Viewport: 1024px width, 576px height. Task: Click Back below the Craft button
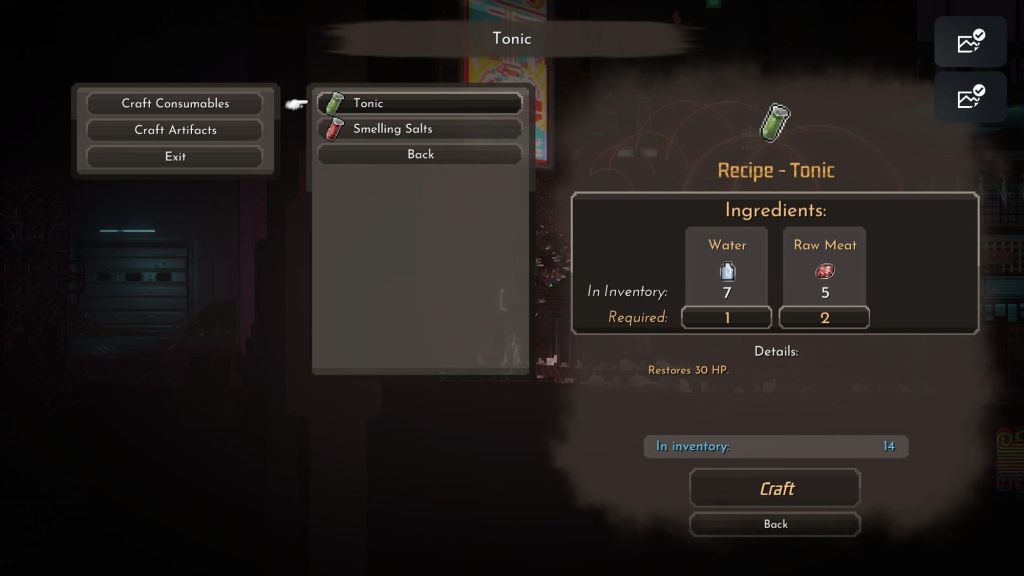(x=775, y=524)
